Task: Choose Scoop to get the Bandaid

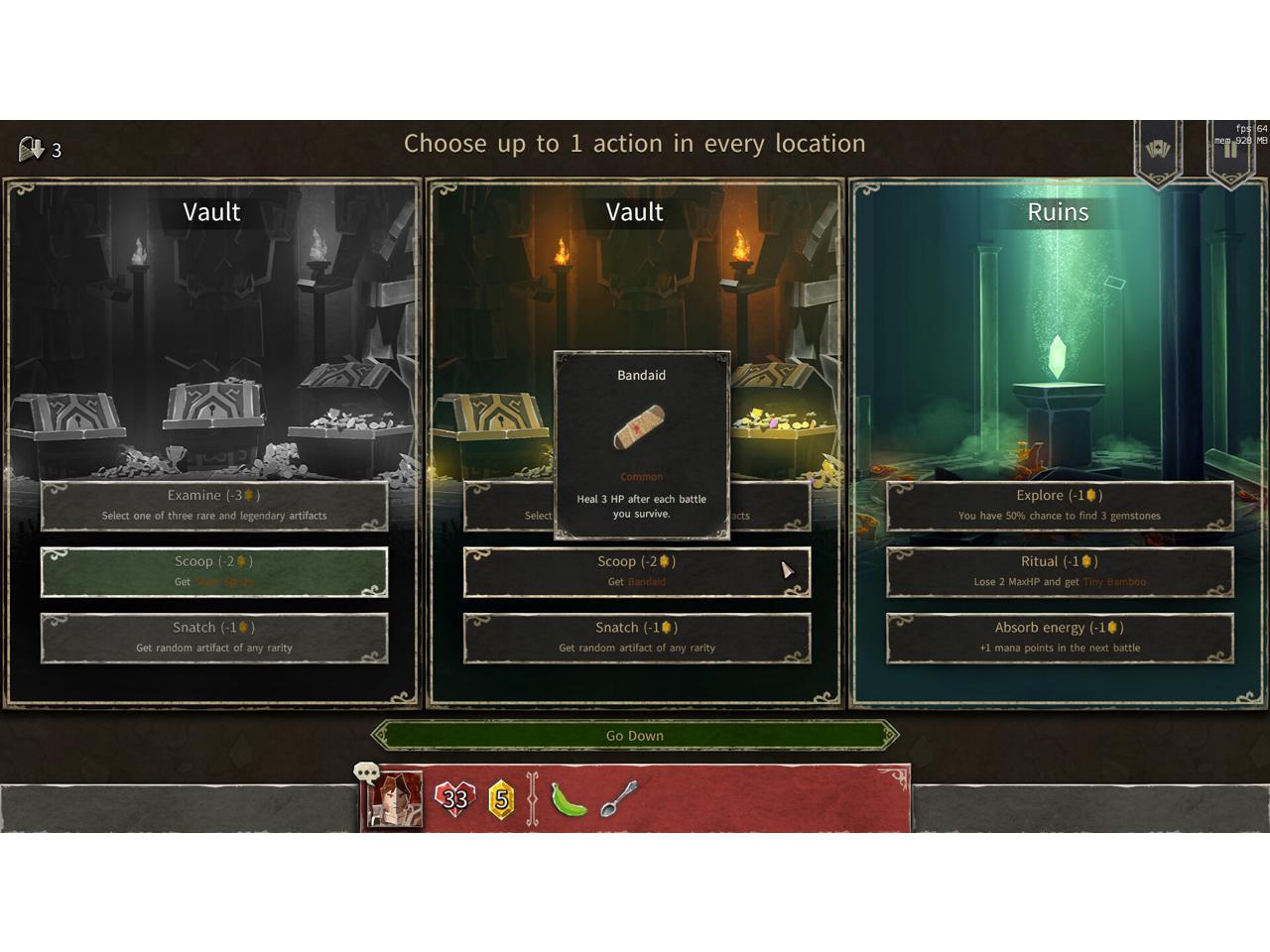Action: click(636, 571)
